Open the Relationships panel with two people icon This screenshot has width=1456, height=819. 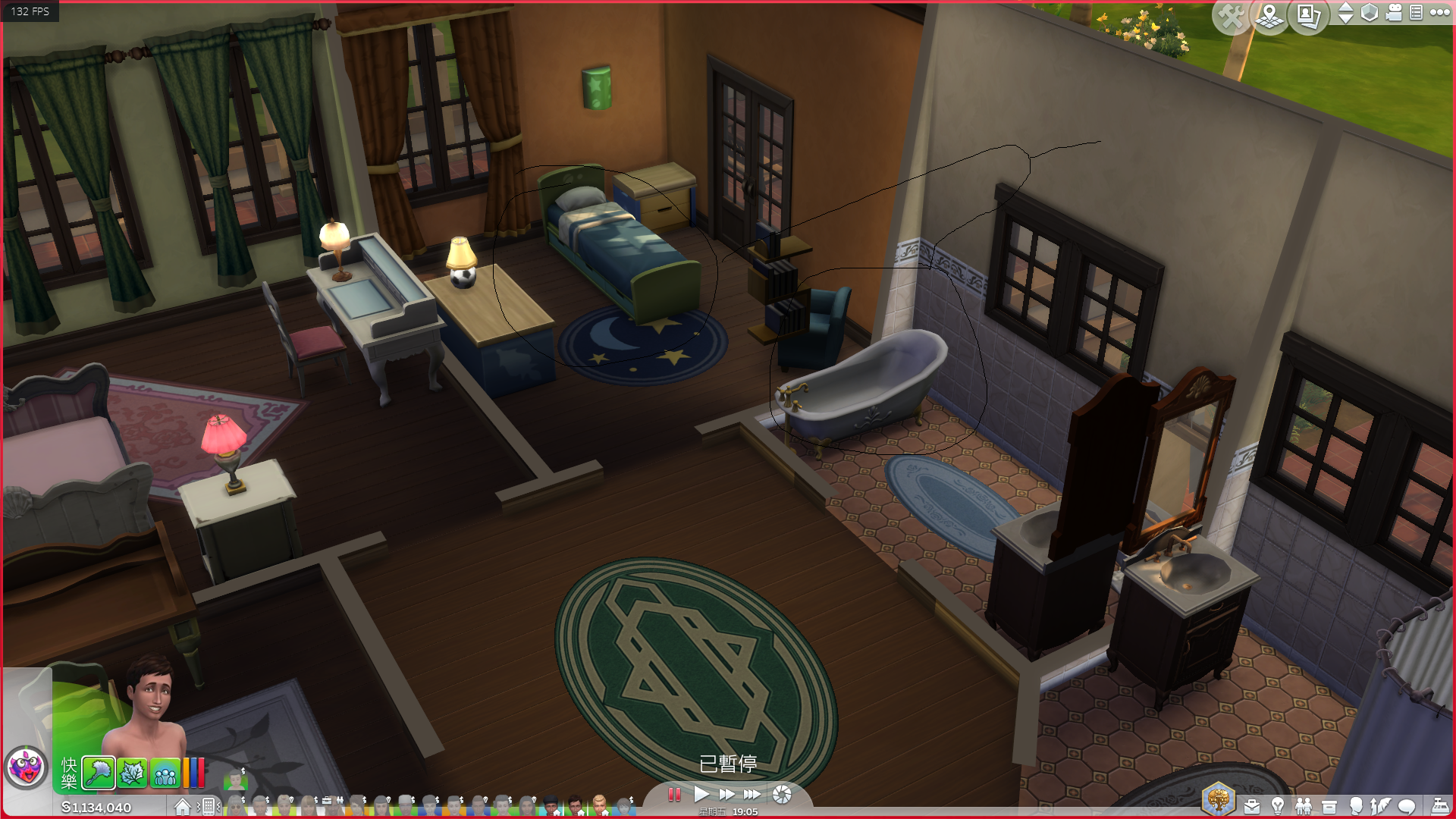pyautogui.click(x=1304, y=806)
